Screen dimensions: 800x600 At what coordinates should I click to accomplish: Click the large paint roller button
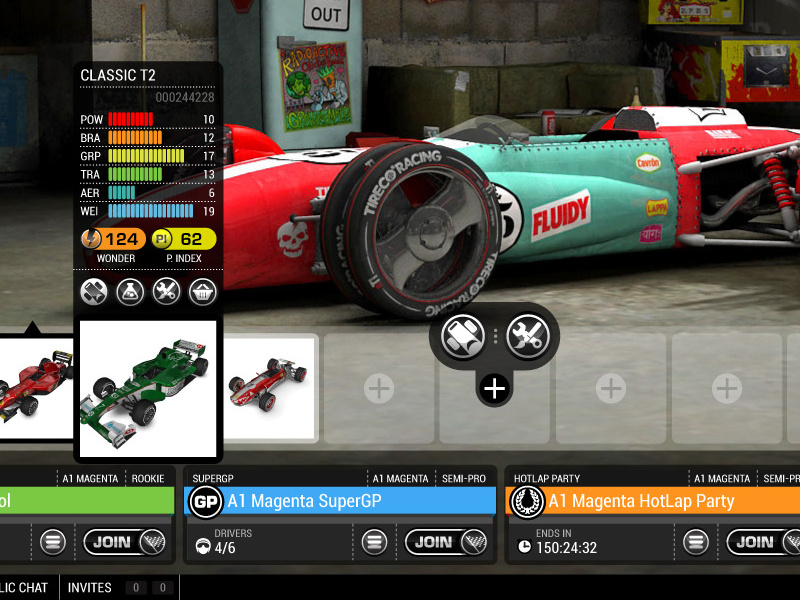click(463, 337)
